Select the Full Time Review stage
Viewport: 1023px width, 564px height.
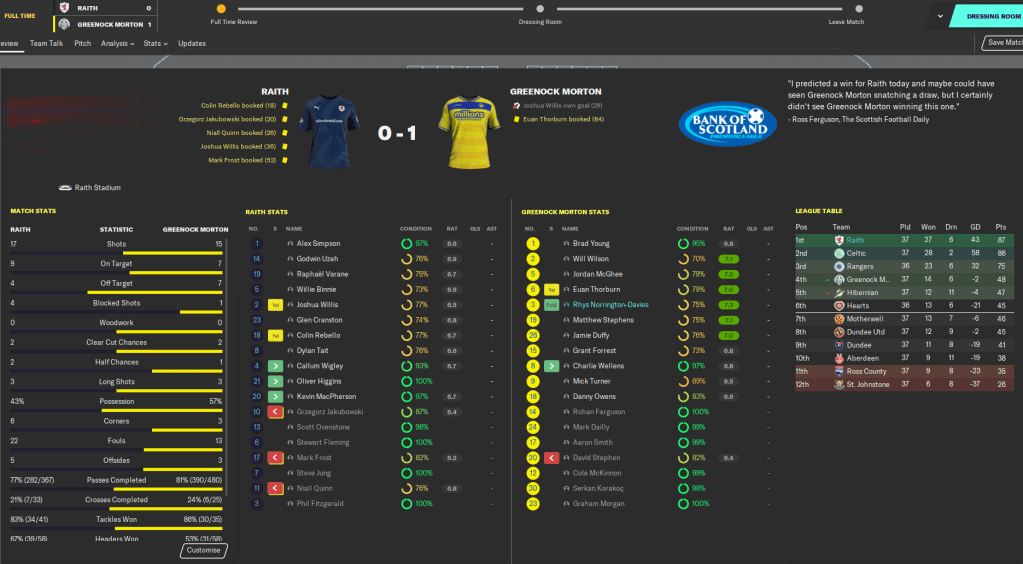221,9
